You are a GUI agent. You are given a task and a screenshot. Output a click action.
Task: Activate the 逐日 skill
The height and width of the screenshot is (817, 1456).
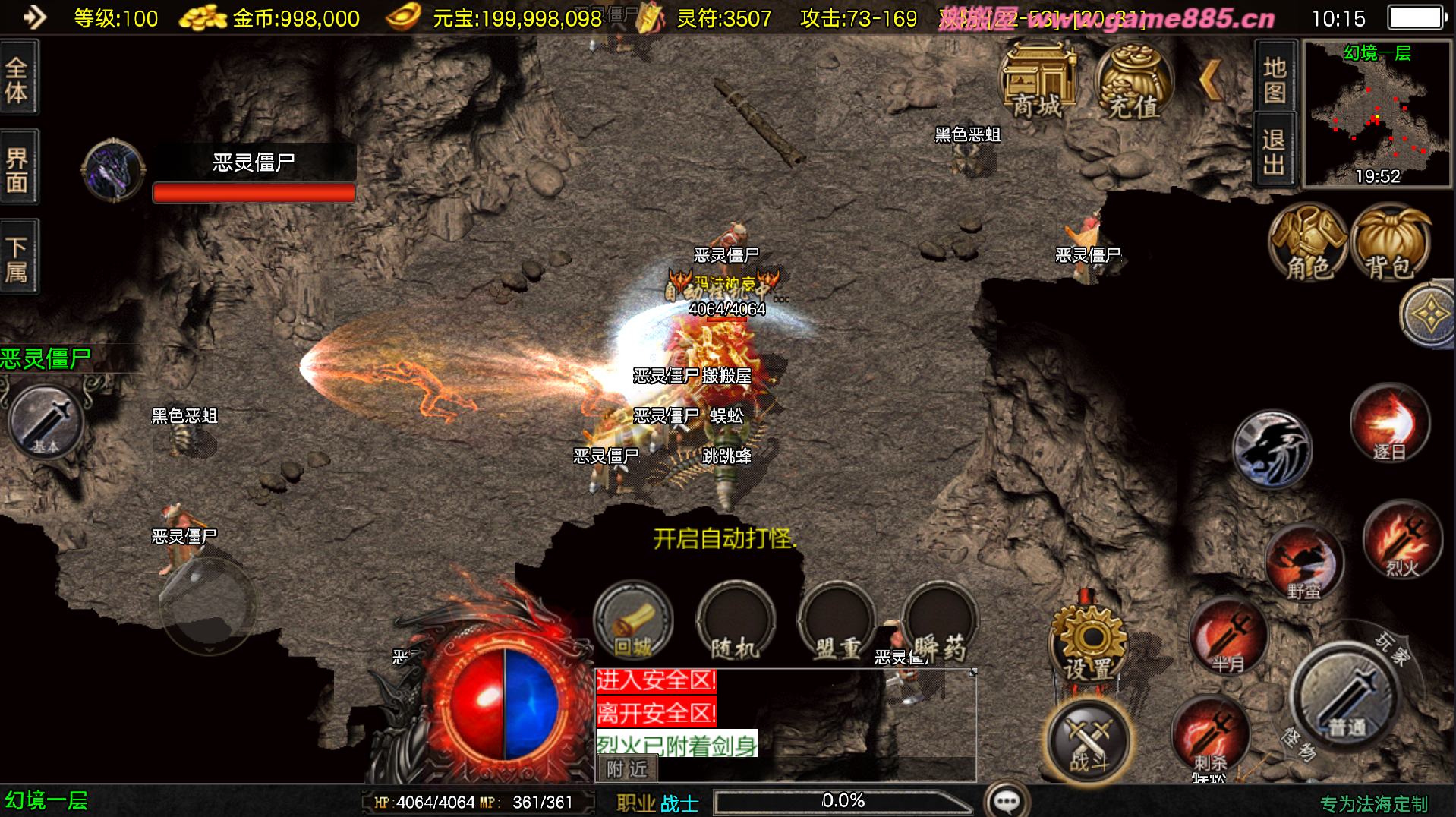coord(1390,424)
